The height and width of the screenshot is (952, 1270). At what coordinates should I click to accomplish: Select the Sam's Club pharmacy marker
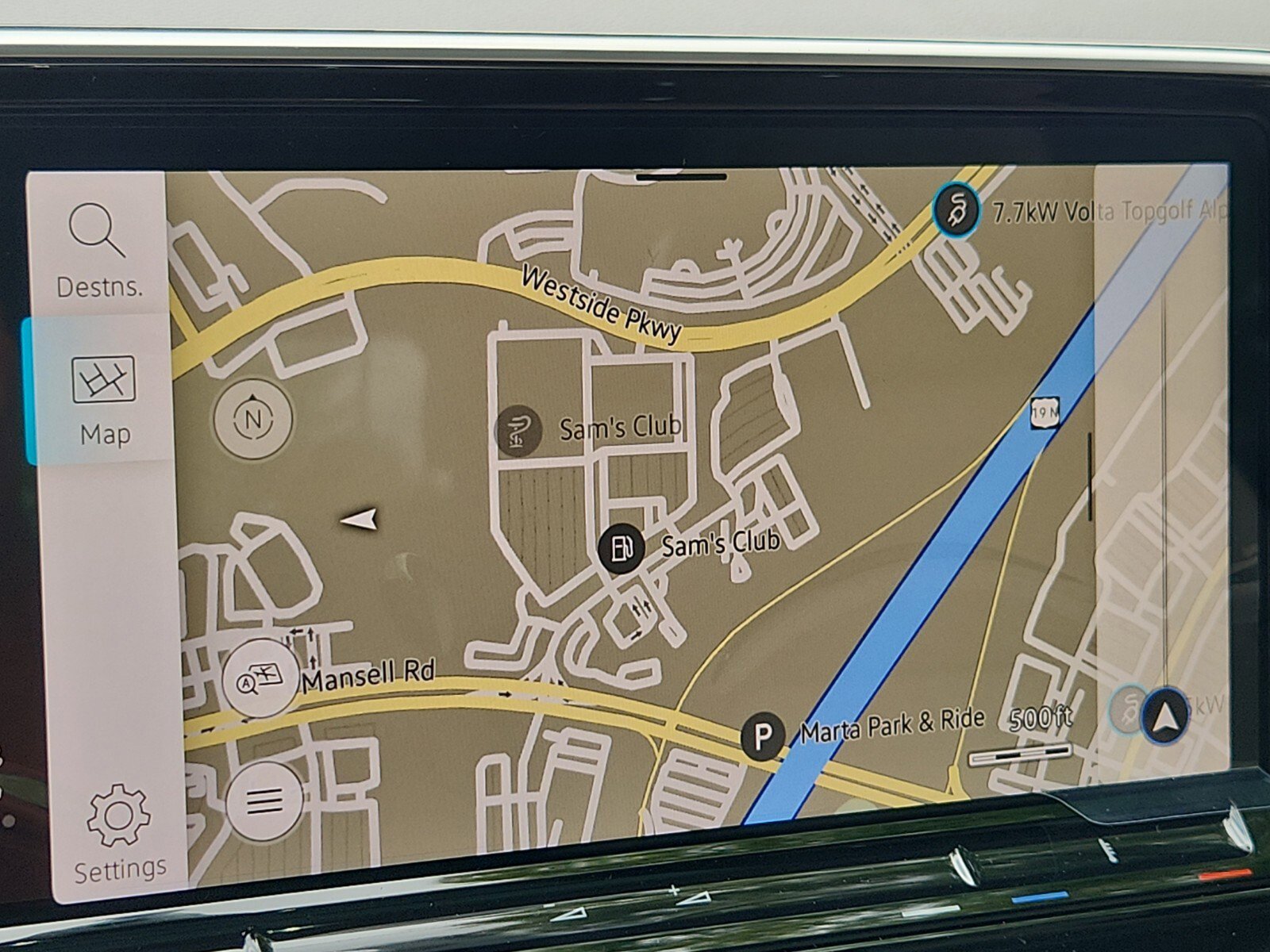[x=518, y=432]
